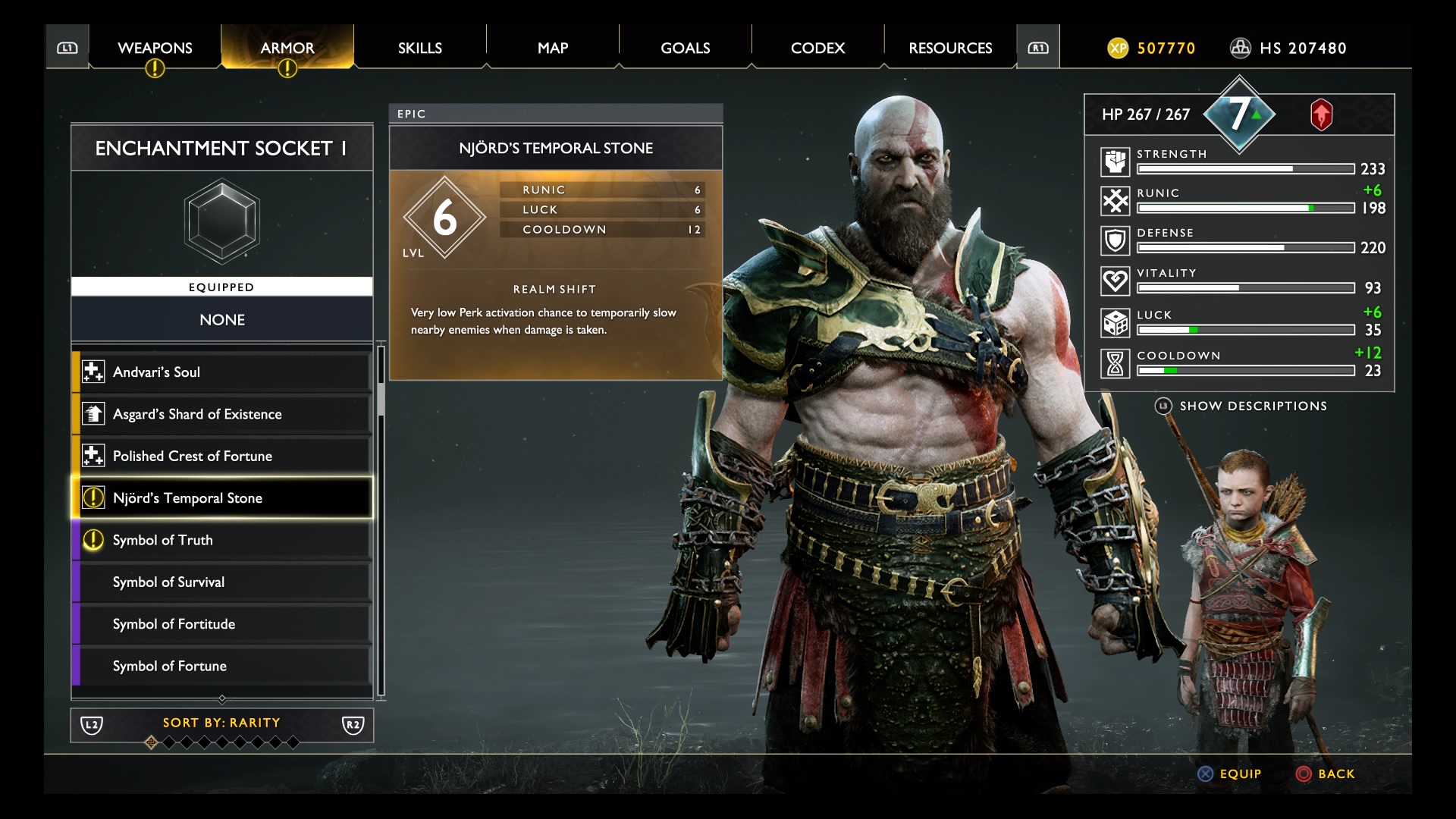This screenshot has height=819, width=1456.
Task: Go to the Skills tab
Action: (x=419, y=48)
